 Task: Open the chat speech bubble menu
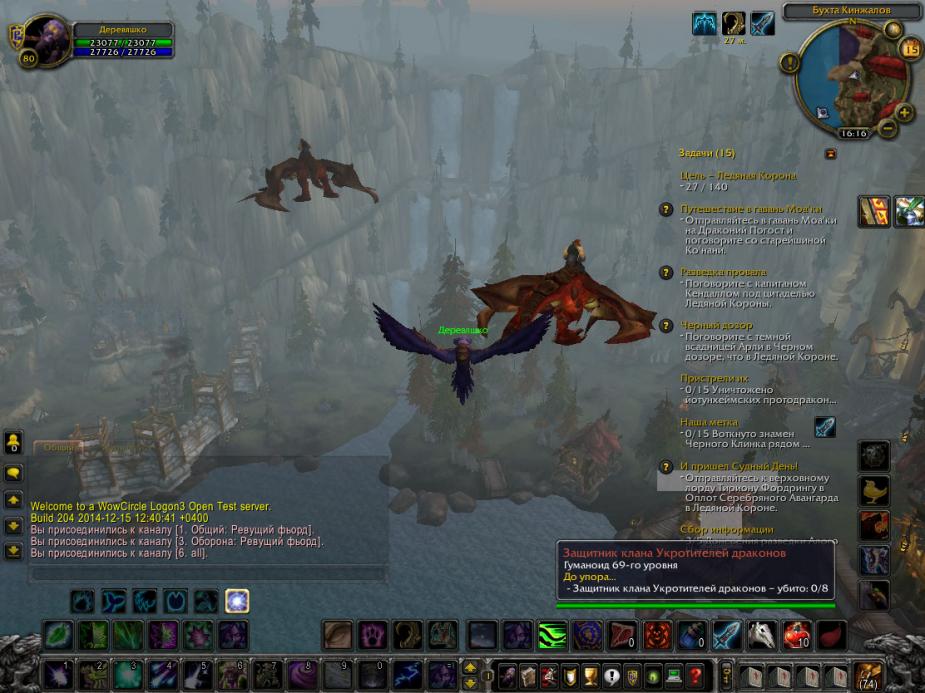(13, 473)
